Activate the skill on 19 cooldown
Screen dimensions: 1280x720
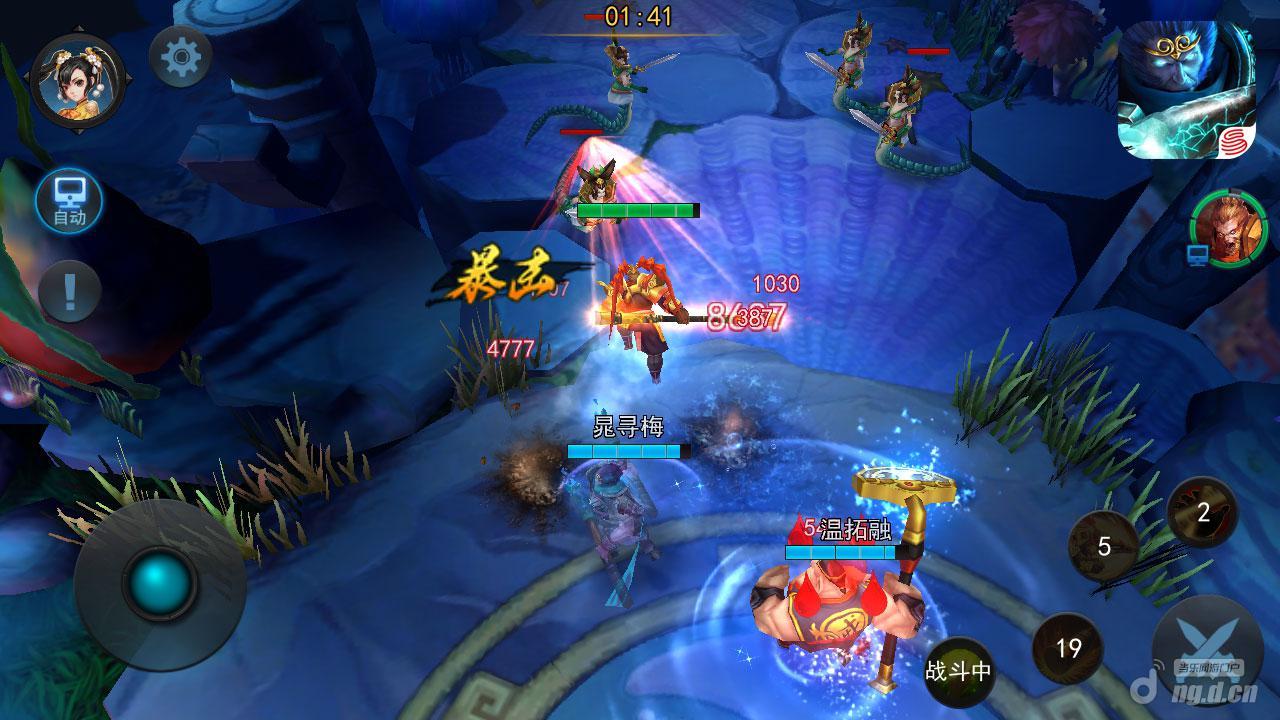pyautogui.click(x=1068, y=649)
